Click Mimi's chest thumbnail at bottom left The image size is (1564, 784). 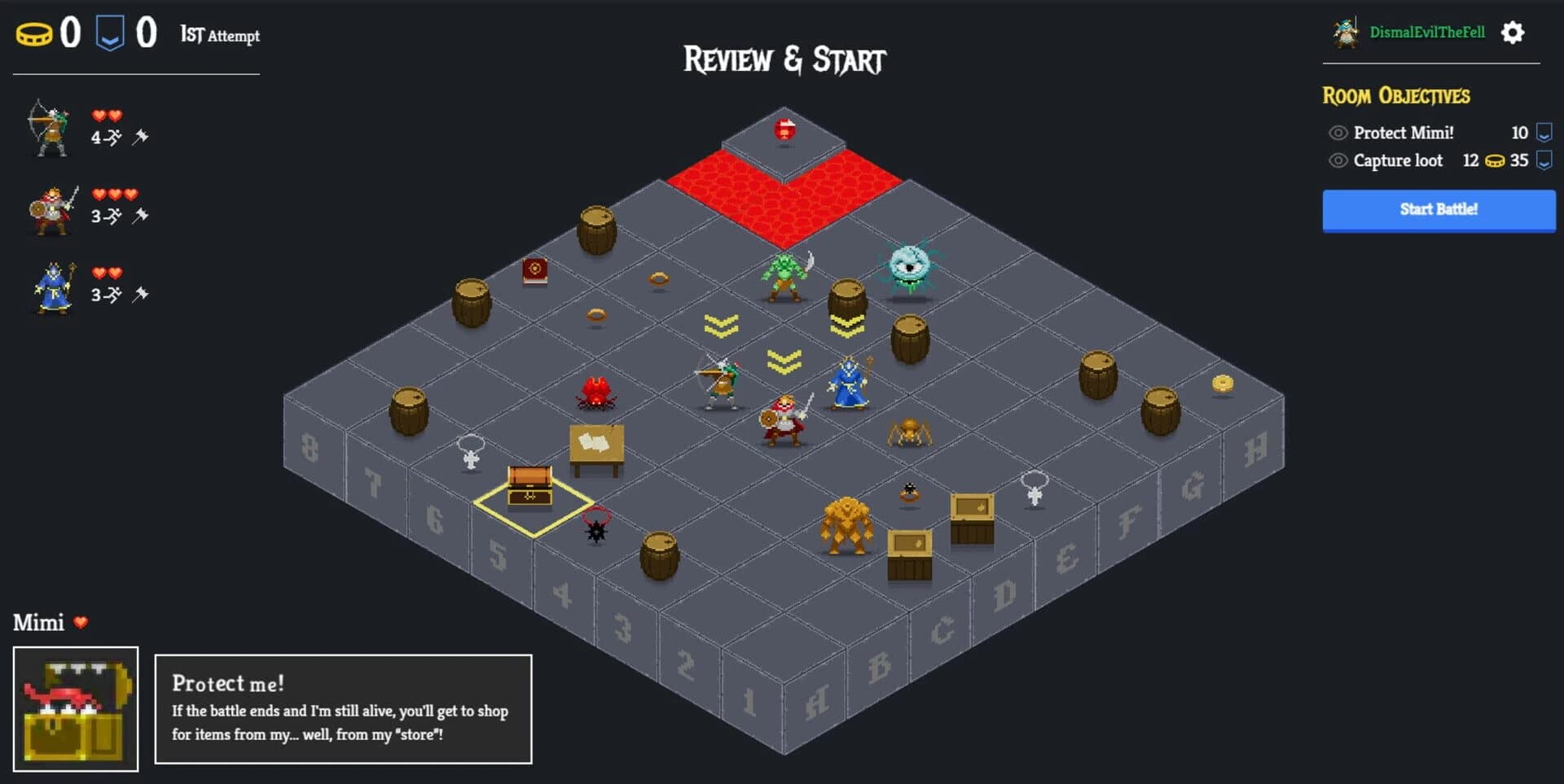[77, 707]
